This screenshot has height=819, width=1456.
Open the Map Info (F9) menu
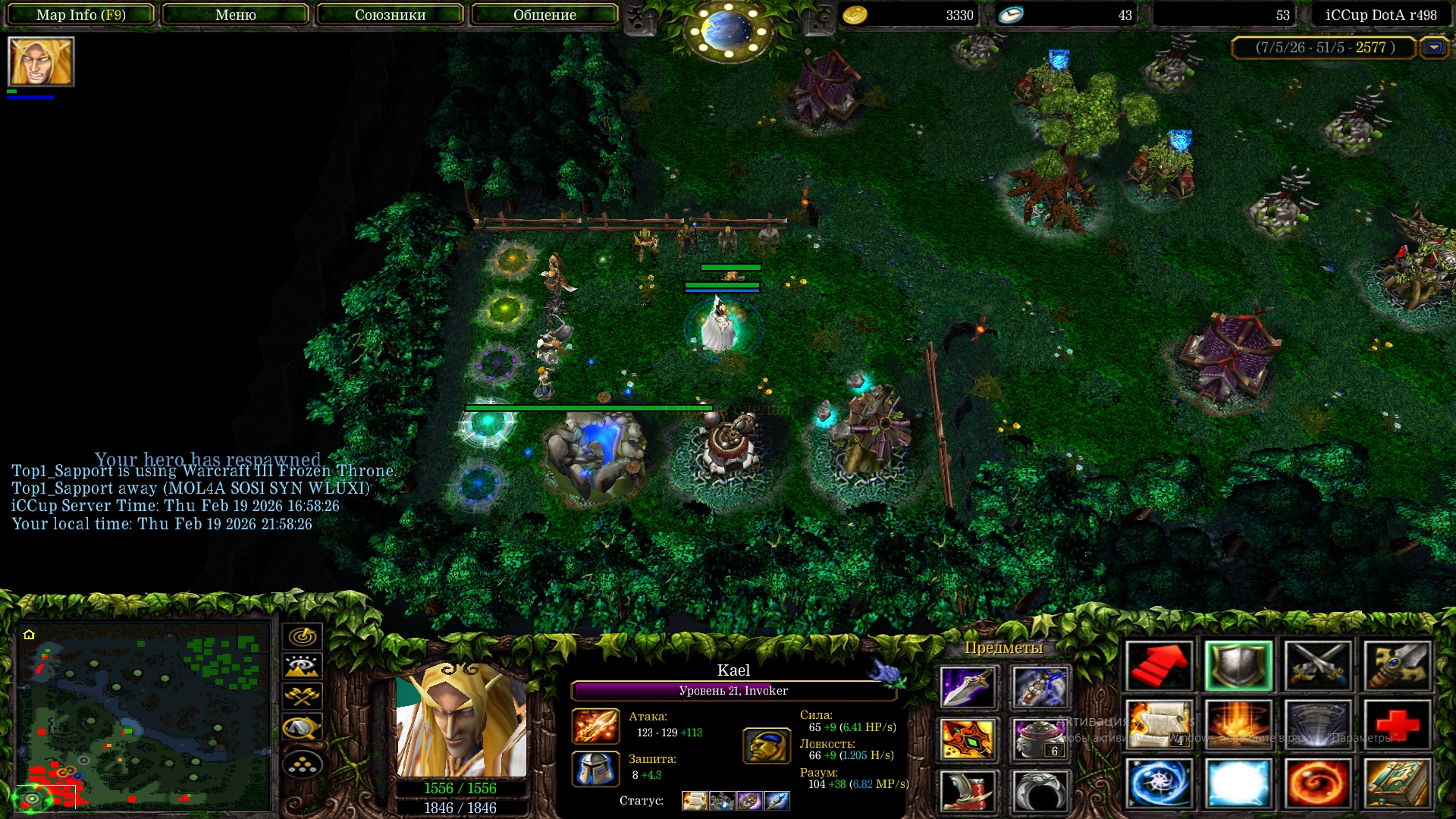click(81, 14)
